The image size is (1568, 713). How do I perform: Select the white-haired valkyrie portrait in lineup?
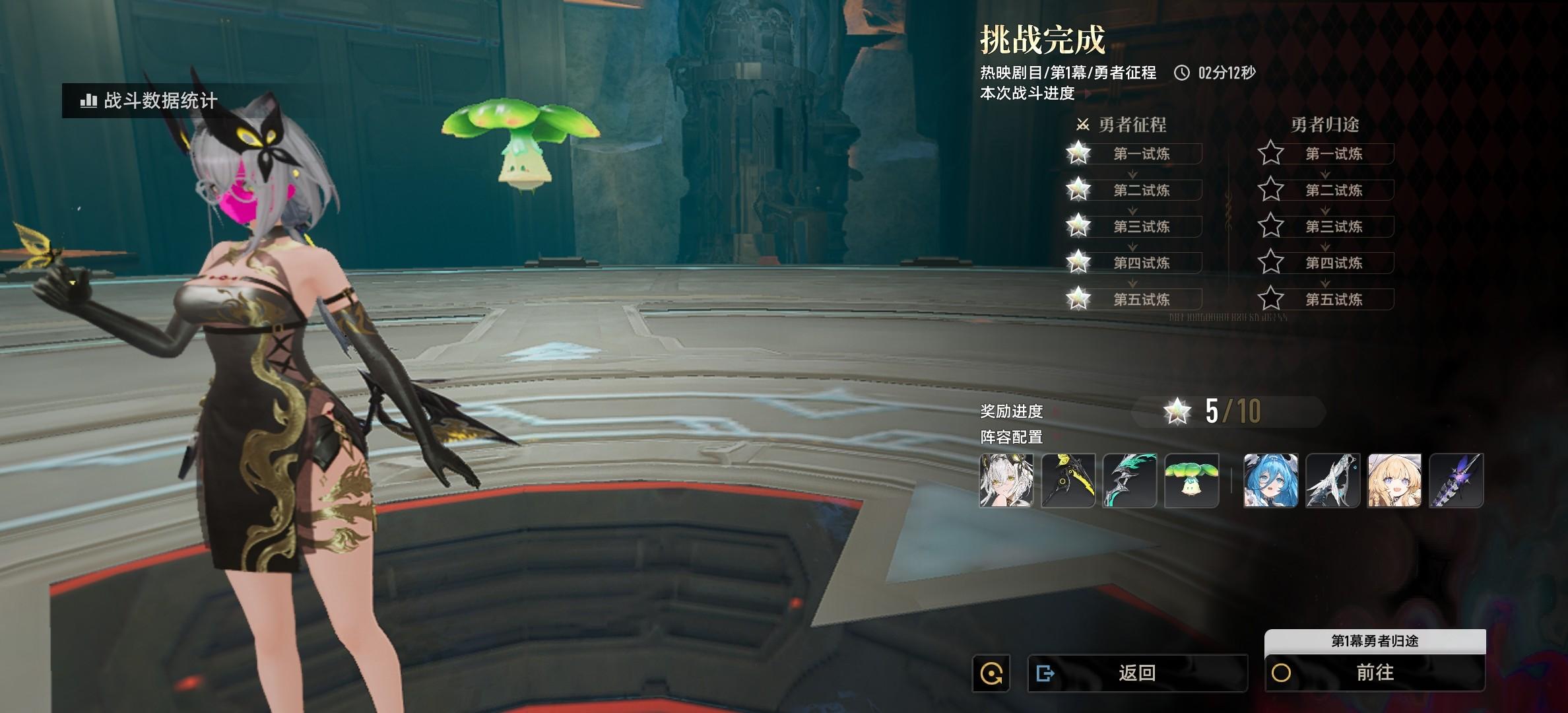(1006, 481)
